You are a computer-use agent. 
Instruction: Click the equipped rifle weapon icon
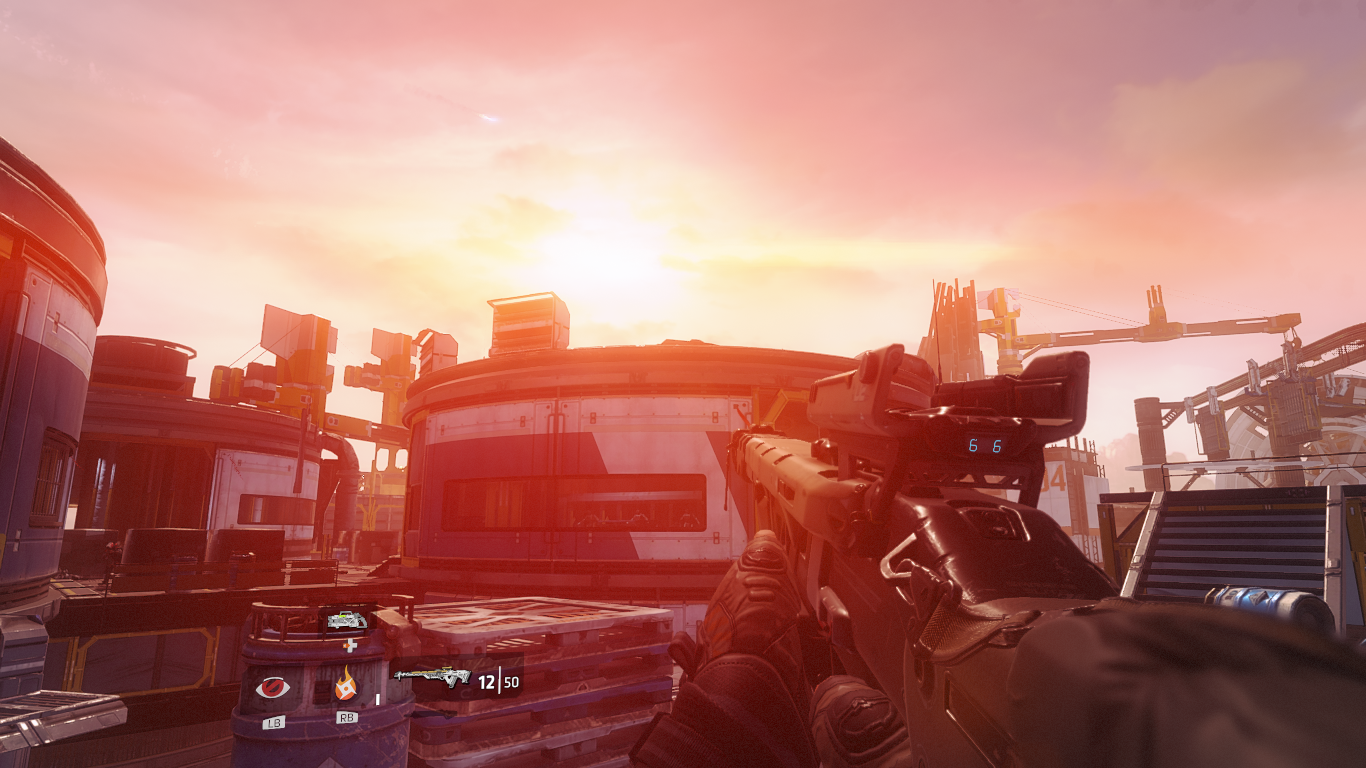tap(432, 677)
